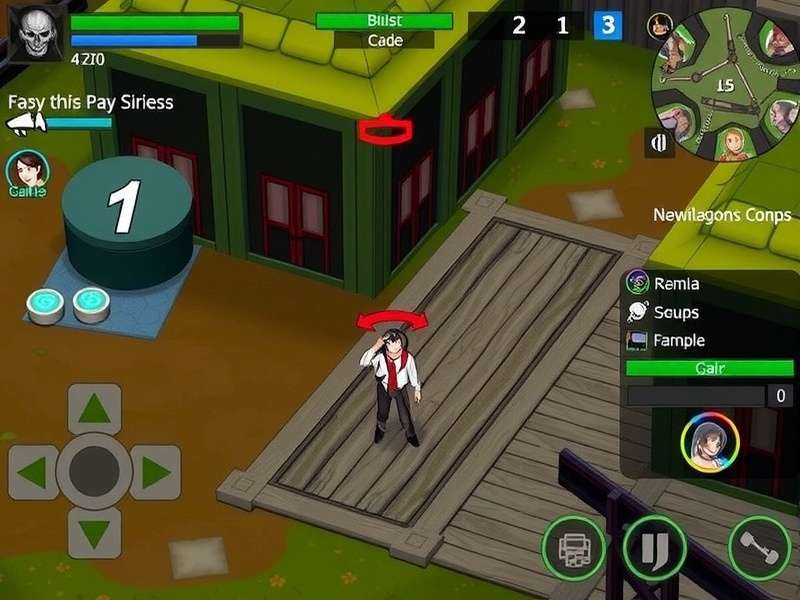Select the Remla entry in the list
The height and width of the screenshot is (600, 800).
point(676,284)
